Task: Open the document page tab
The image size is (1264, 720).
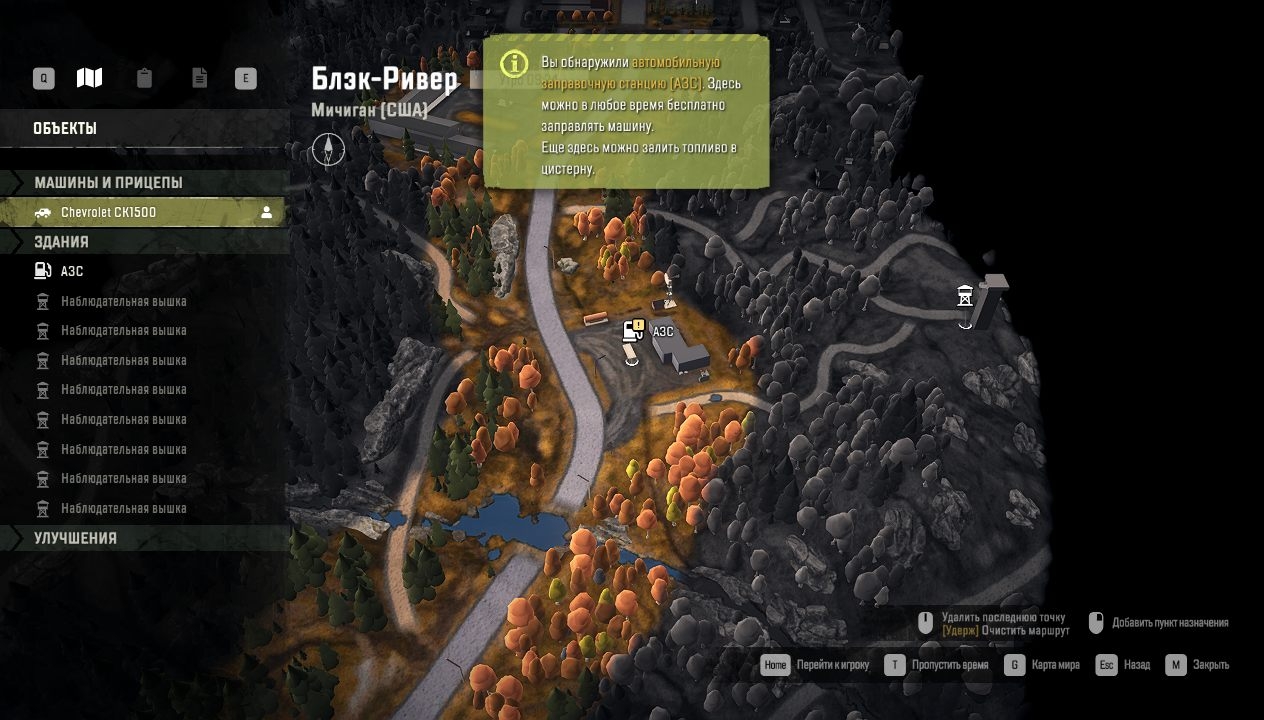Action: coord(200,78)
